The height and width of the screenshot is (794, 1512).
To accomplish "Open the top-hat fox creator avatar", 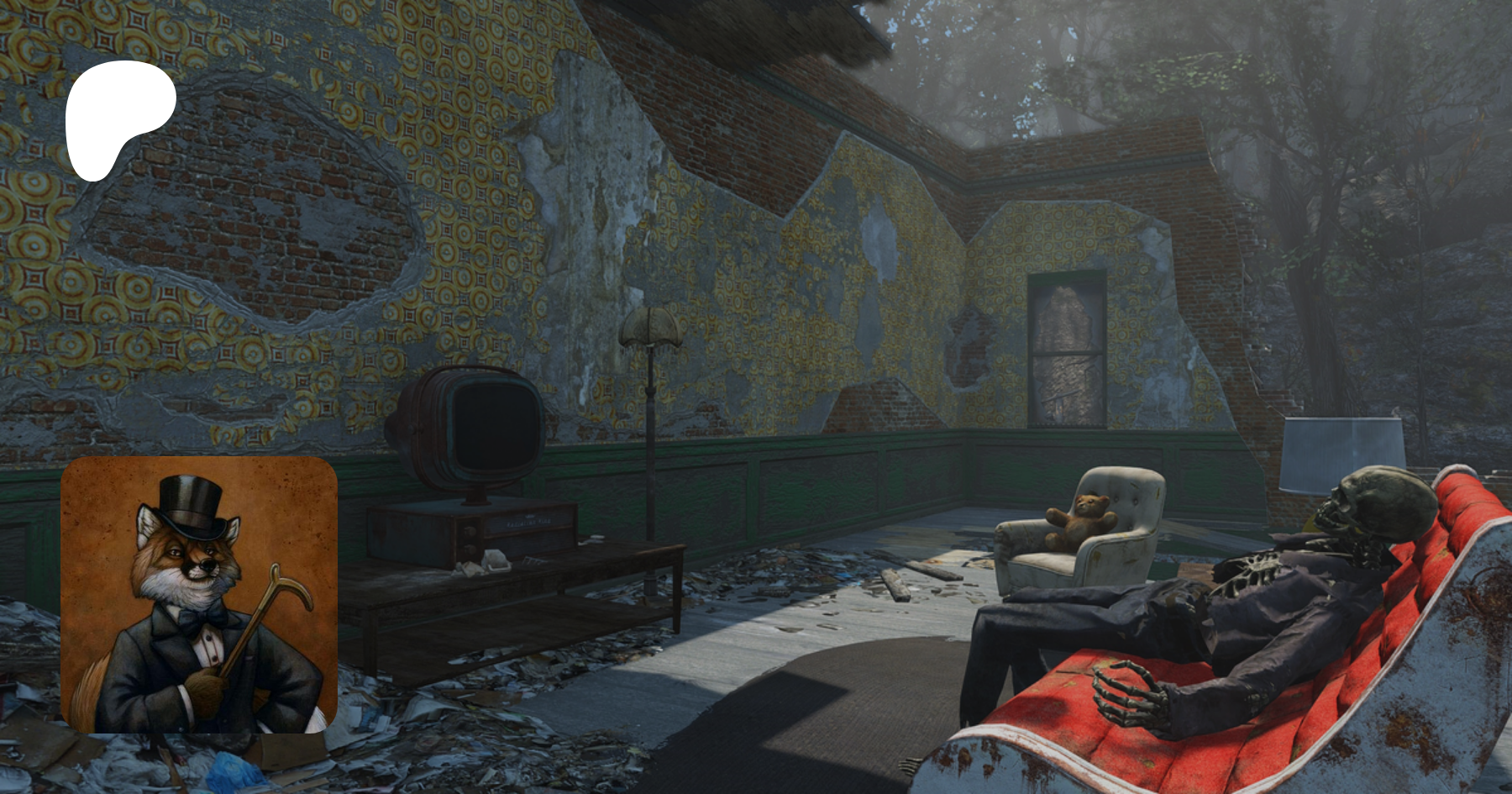I will click(x=199, y=595).
